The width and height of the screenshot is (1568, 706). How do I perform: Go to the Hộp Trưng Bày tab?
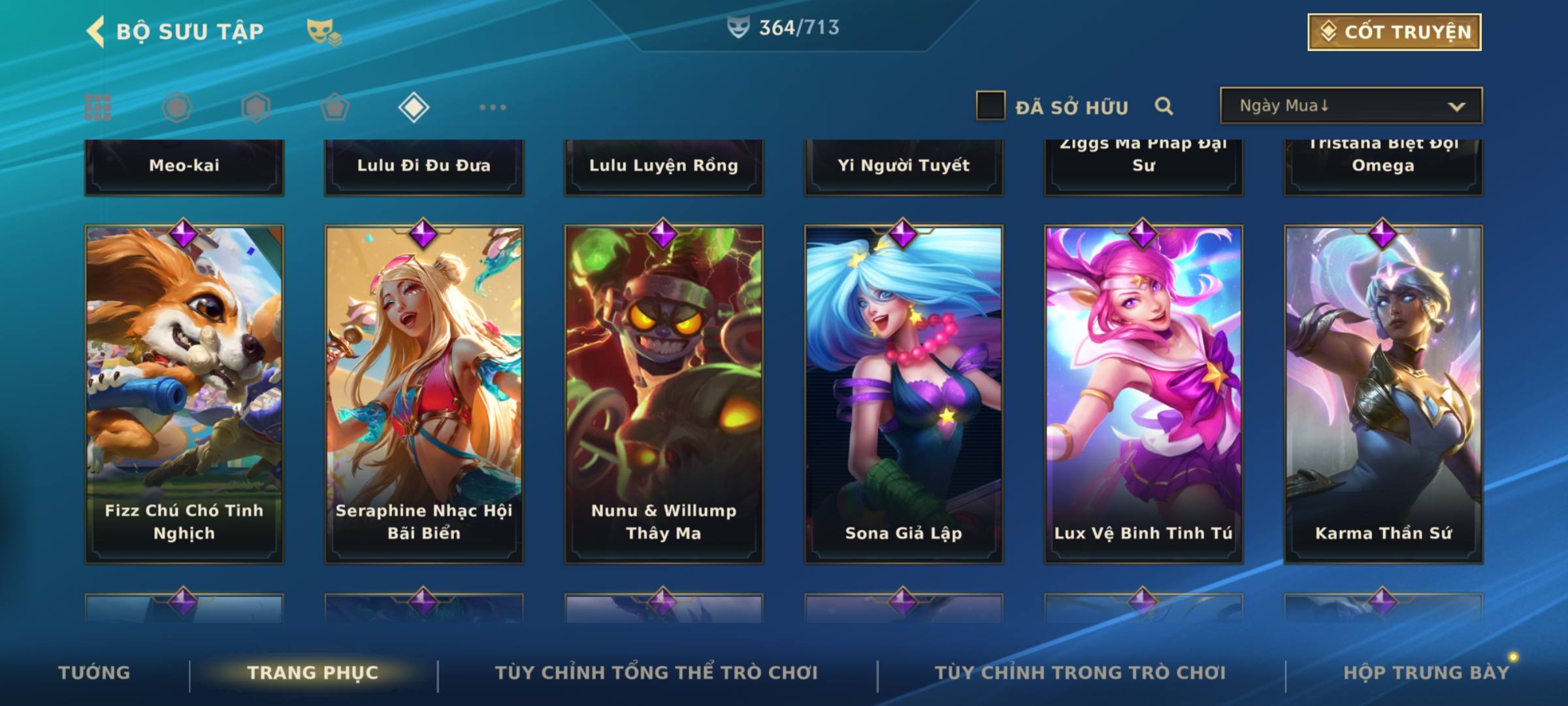point(1426,673)
